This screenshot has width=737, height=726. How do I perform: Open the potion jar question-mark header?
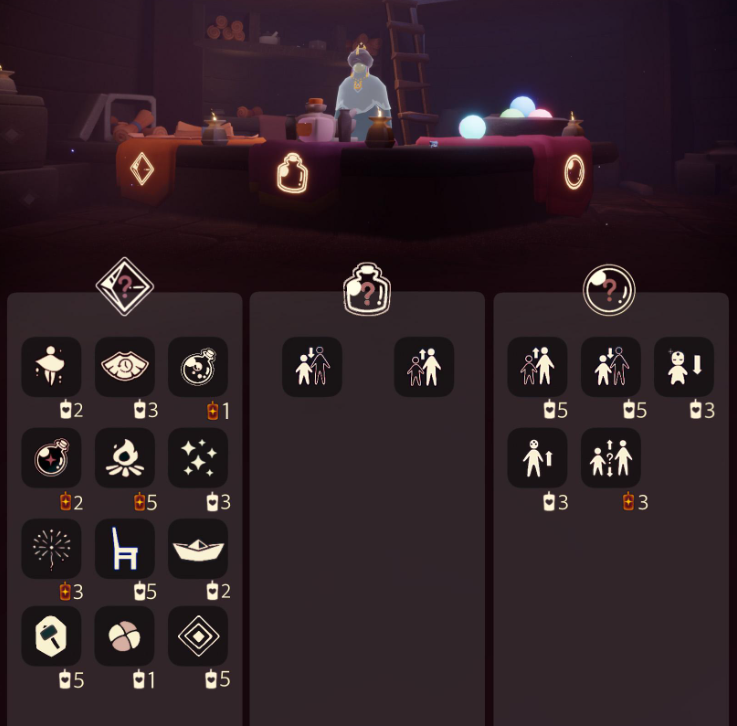point(367,290)
